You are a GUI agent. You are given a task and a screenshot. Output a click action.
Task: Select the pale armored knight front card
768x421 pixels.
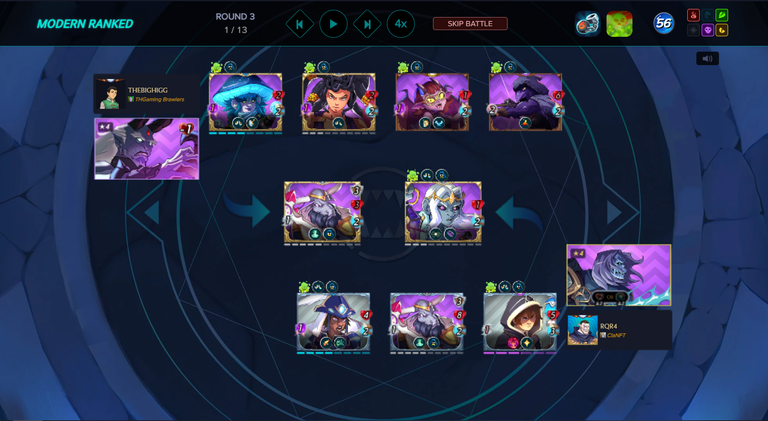pos(443,212)
